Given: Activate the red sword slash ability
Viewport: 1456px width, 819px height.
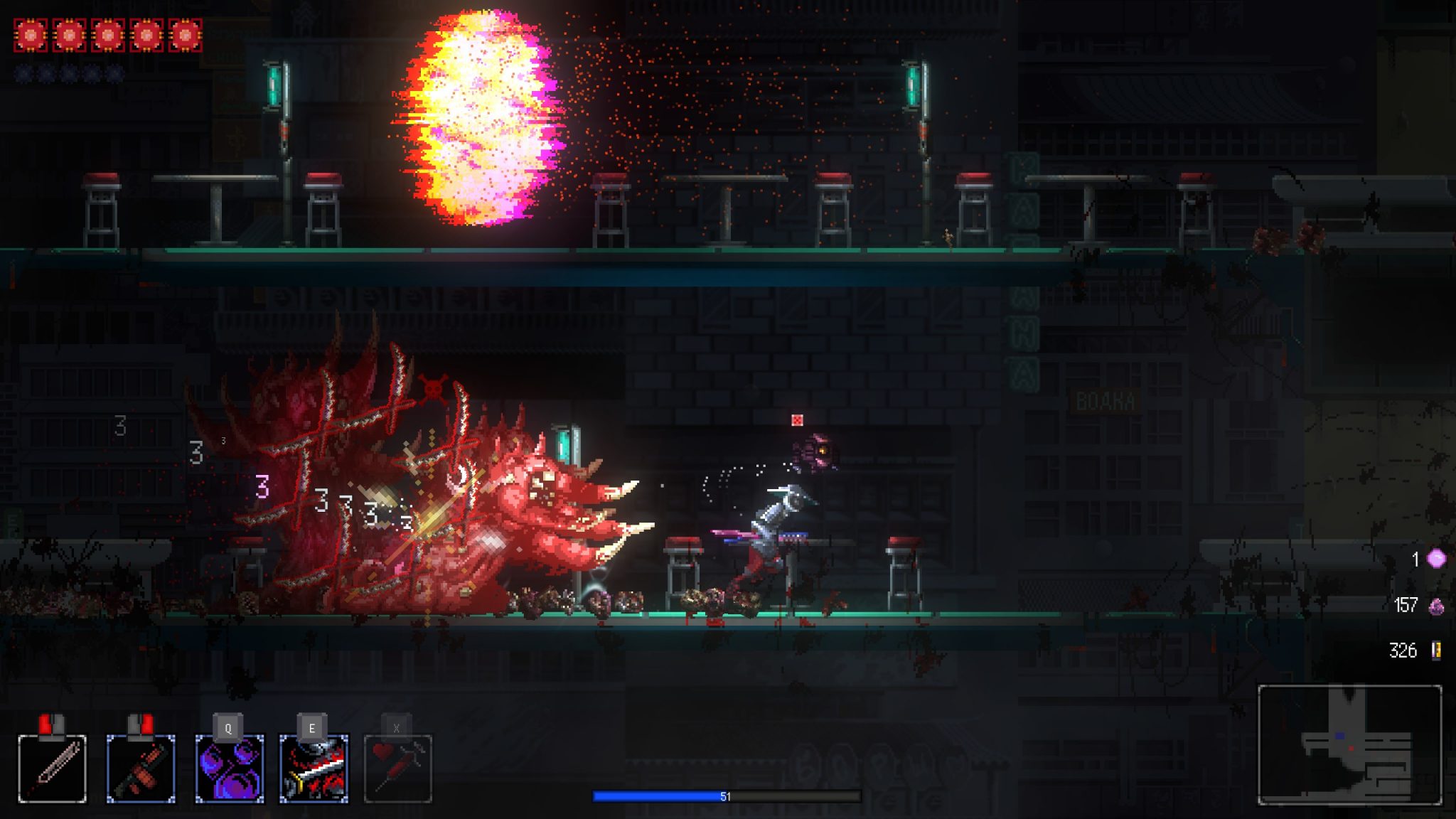Looking at the screenshot, I should tap(314, 769).
